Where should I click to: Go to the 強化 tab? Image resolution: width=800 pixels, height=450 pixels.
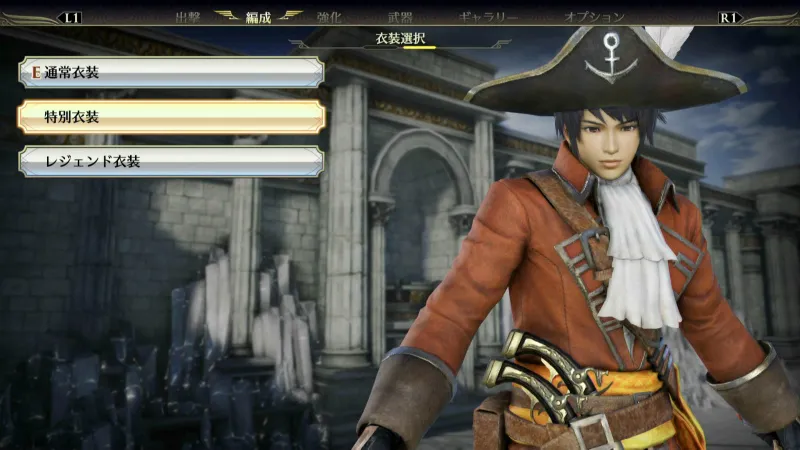[330, 17]
